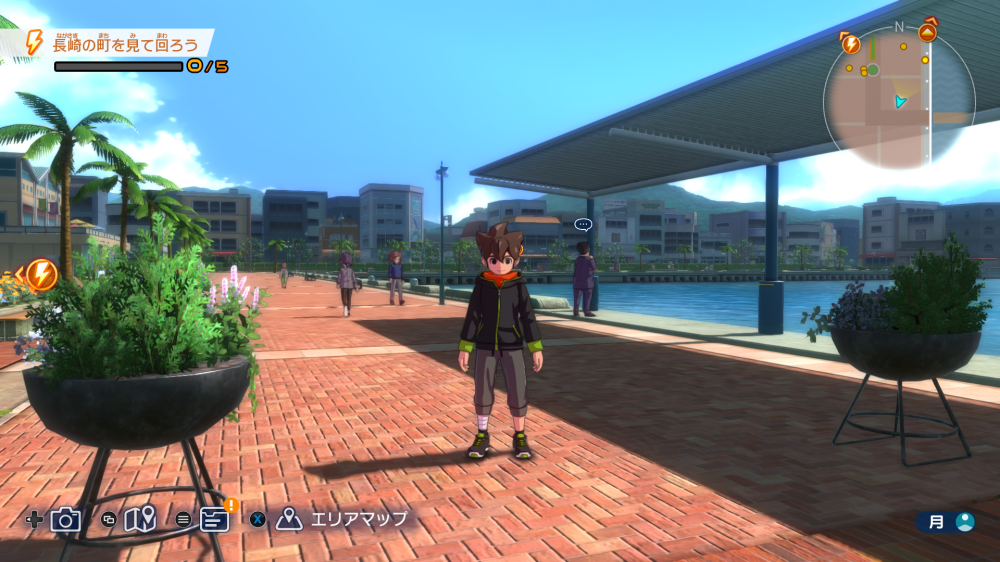Select the lightning bolt marker on minimap rim

pyautogui.click(x=851, y=43)
